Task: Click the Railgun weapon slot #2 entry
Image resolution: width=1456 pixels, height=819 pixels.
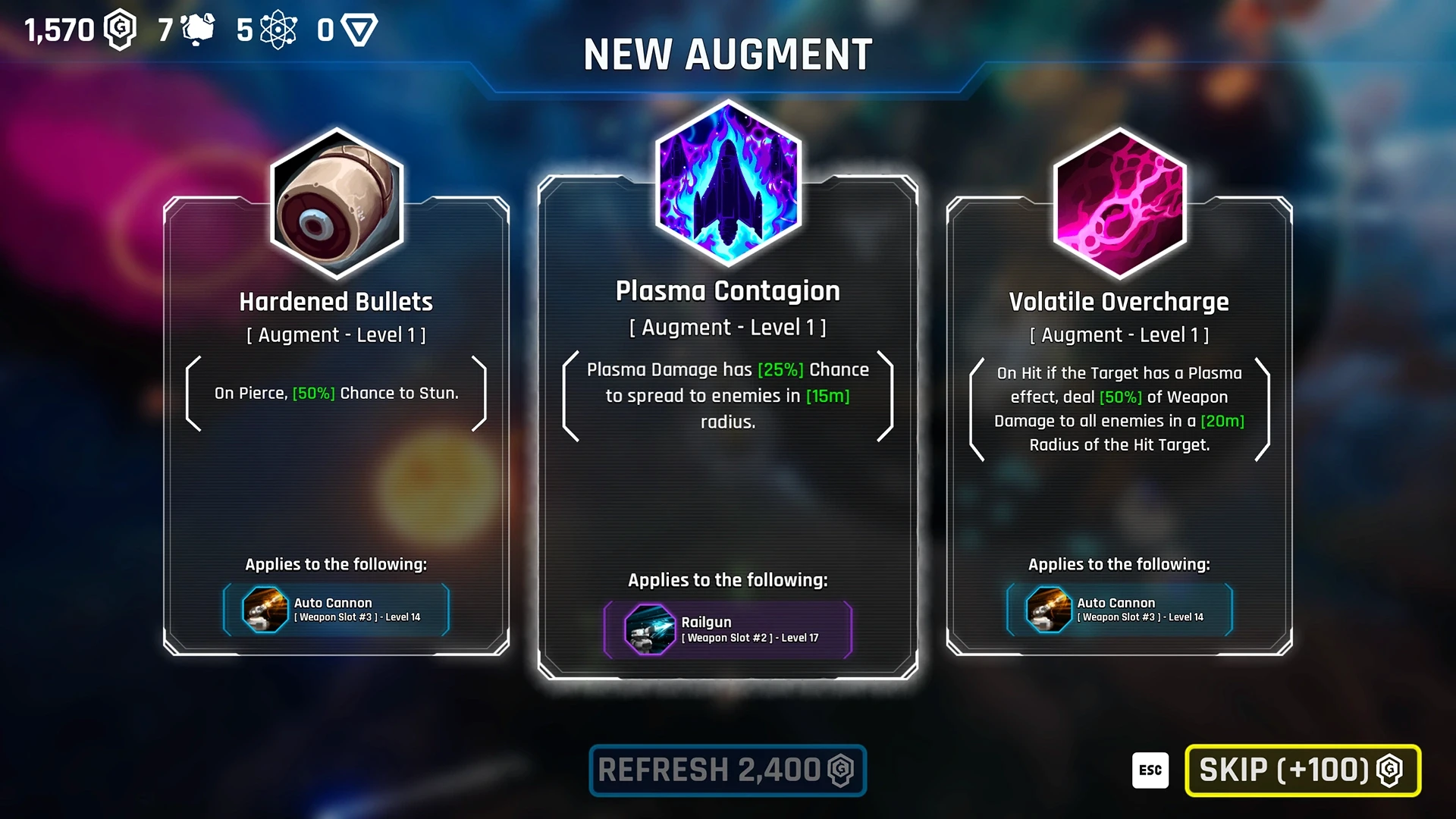Action: click(x=728, y=629)
